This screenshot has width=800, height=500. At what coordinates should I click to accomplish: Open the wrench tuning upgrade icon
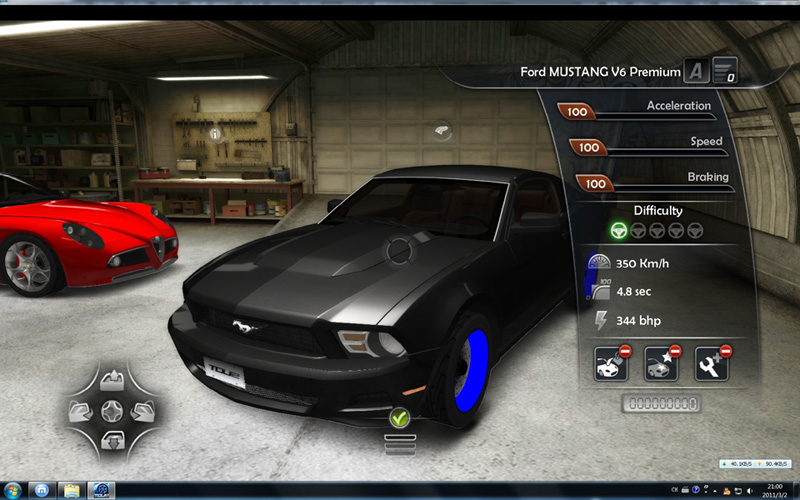click(711, 362)
